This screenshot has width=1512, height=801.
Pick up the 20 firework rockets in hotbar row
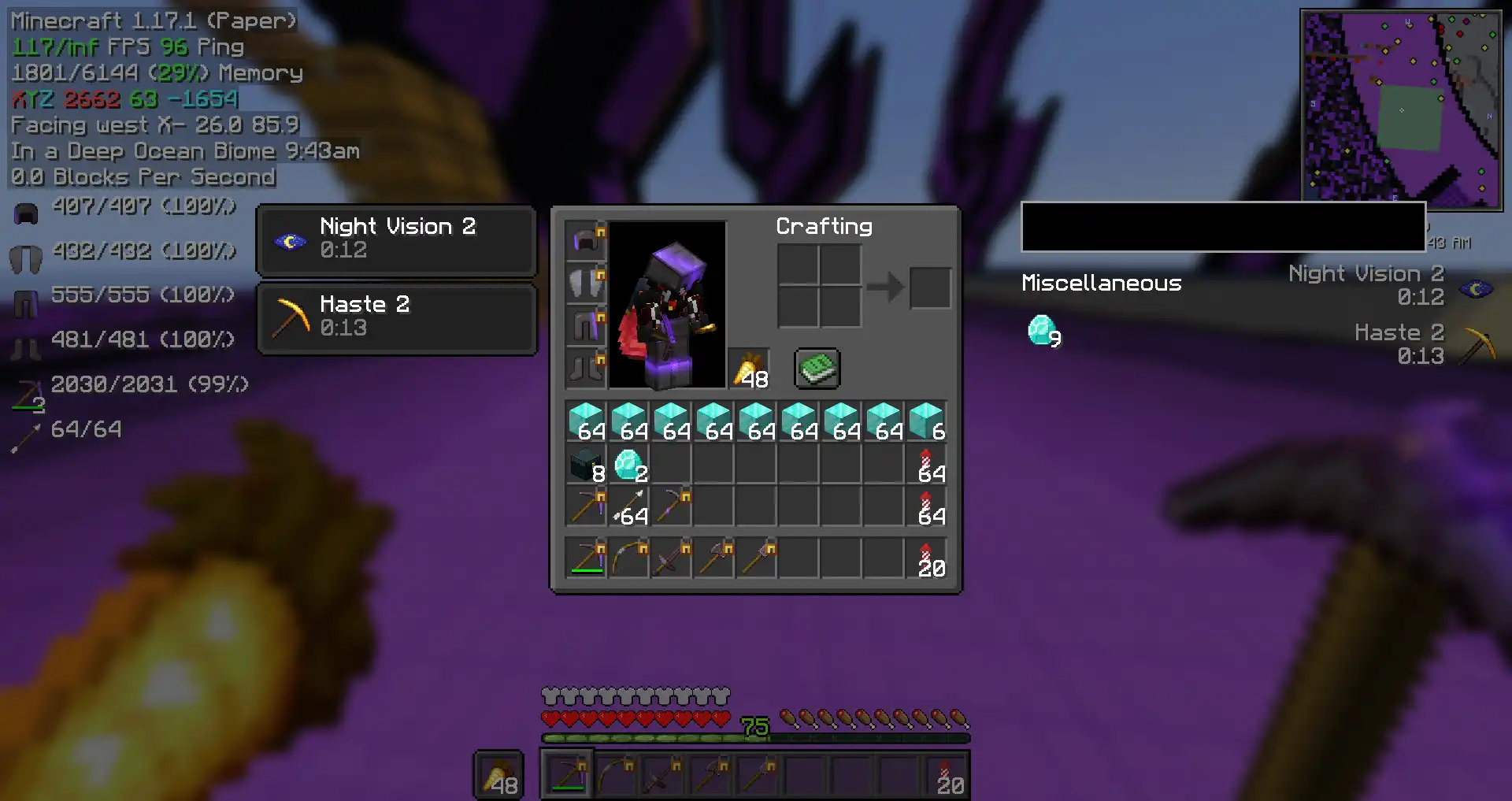coord(926,559)
